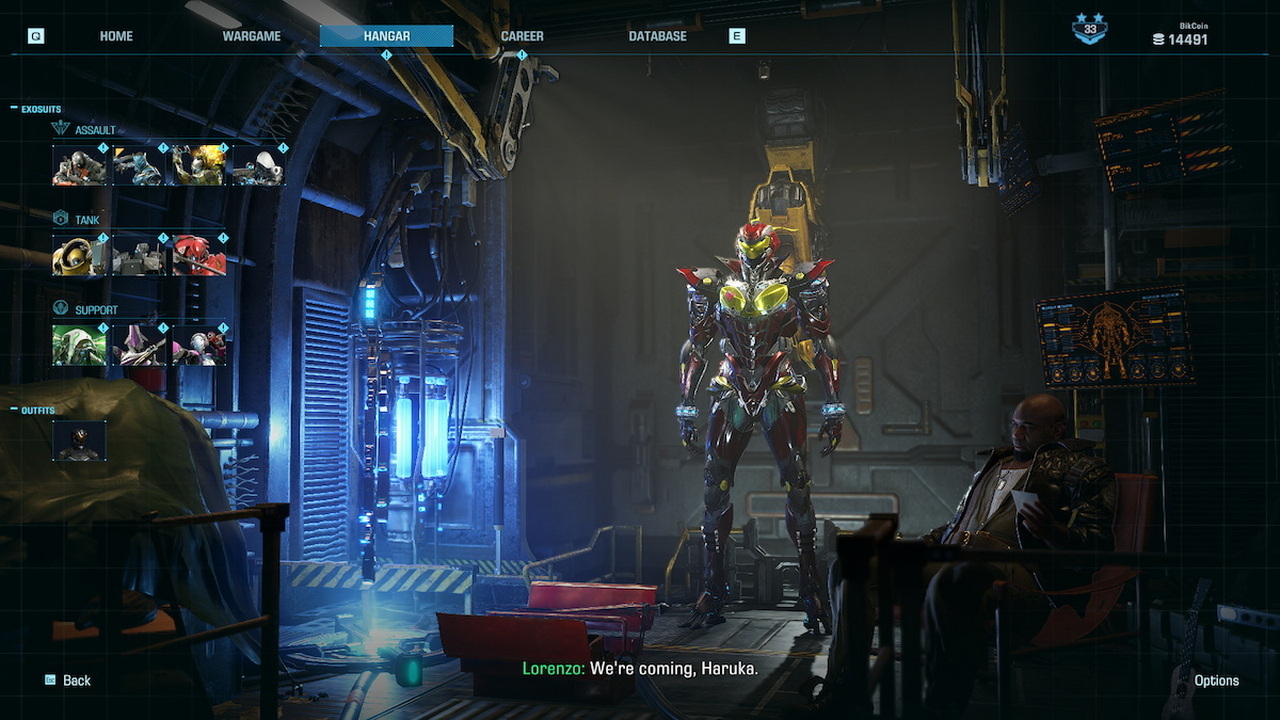Screen dimensions: 1280x720
Task: Collapse the Exosuits section header
Action: (37, 109)
